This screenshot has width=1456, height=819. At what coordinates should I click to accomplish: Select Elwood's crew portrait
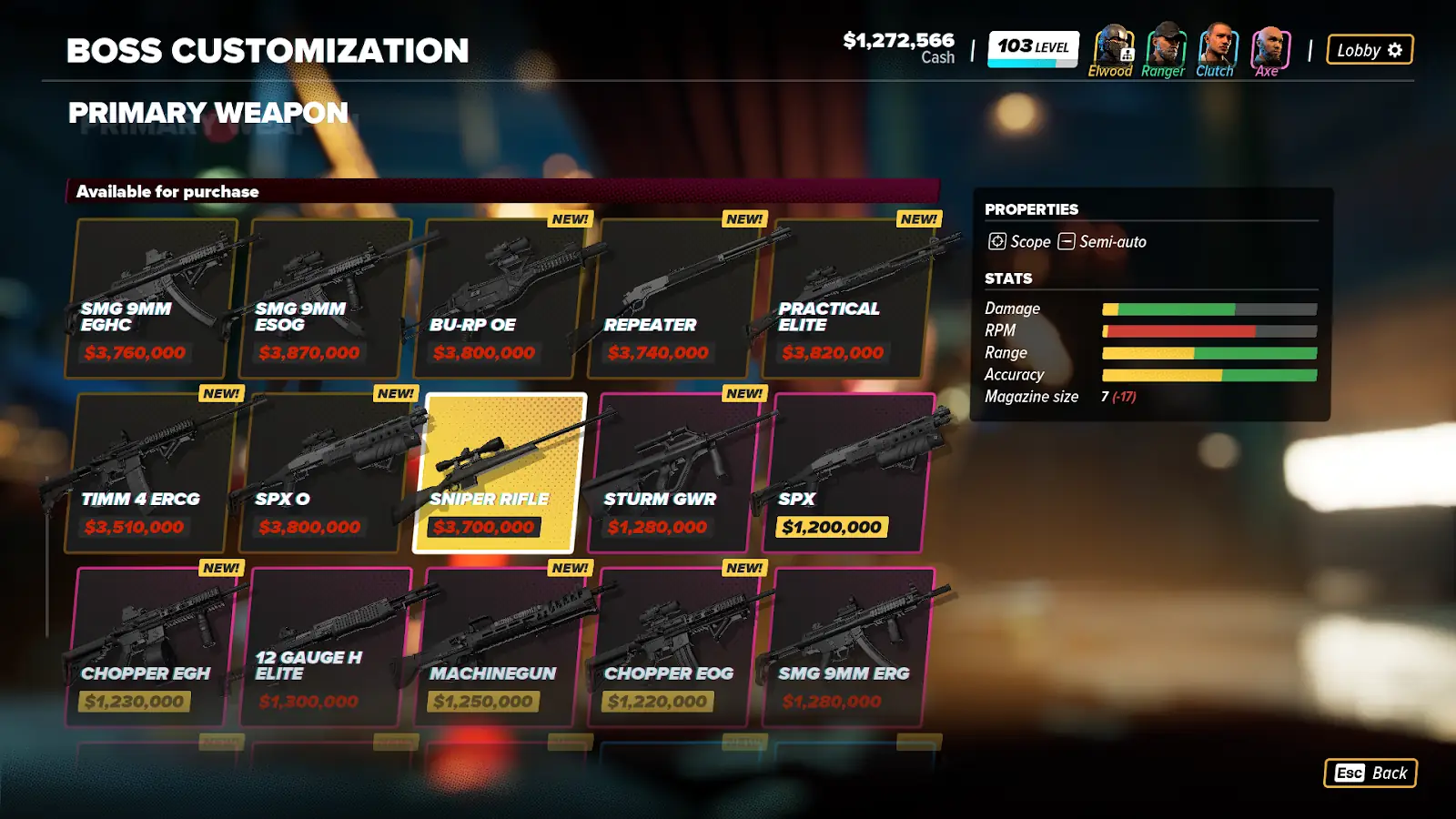coord(1111,45)
